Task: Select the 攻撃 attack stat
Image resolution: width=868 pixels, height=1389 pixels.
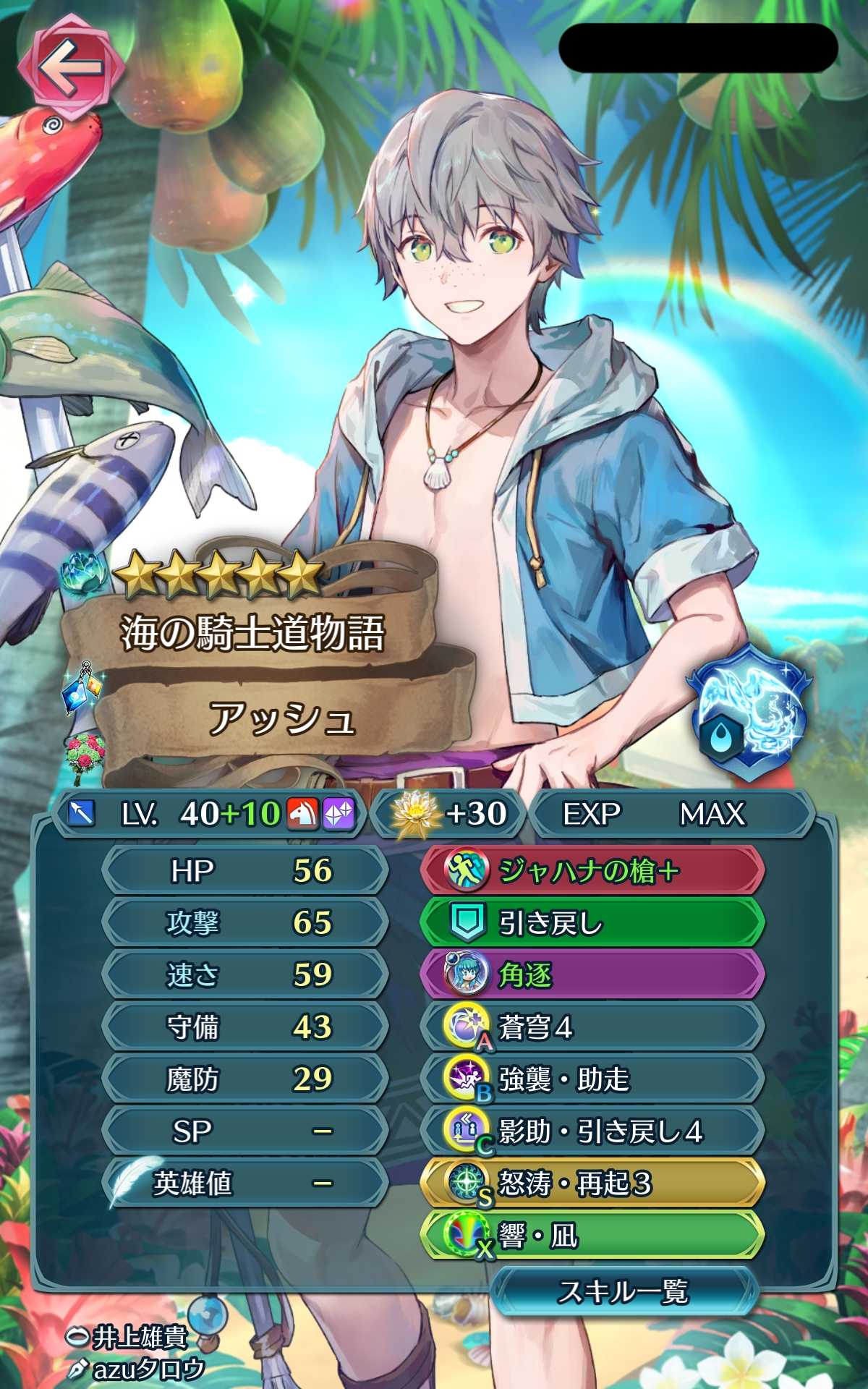Action: coord(246,922)
